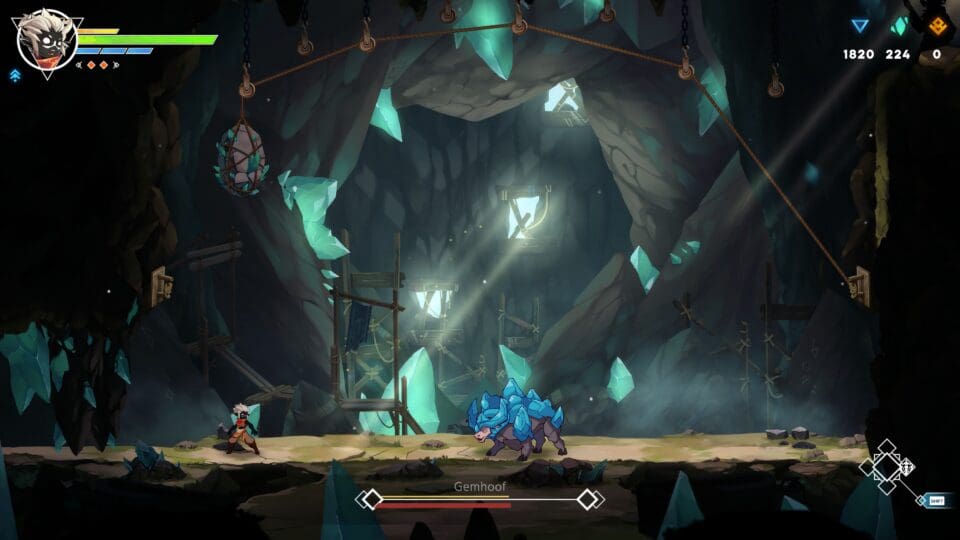Click the orange rune currency icon
This screenshot has width=960, height=540.
click(x=937, y=27)
